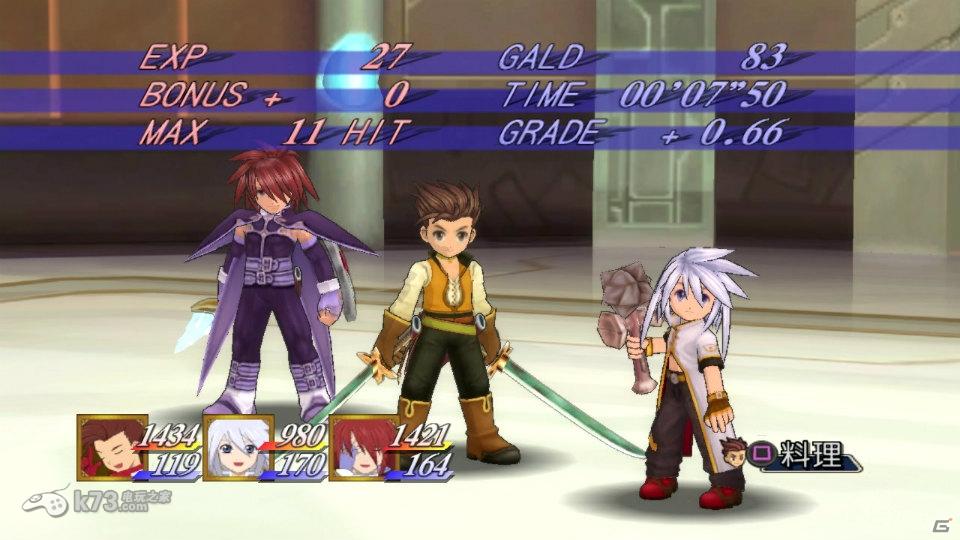Choose the silver-haired party member portrait
The height and width of the screenshot is (540, 960).
[238, 447]
